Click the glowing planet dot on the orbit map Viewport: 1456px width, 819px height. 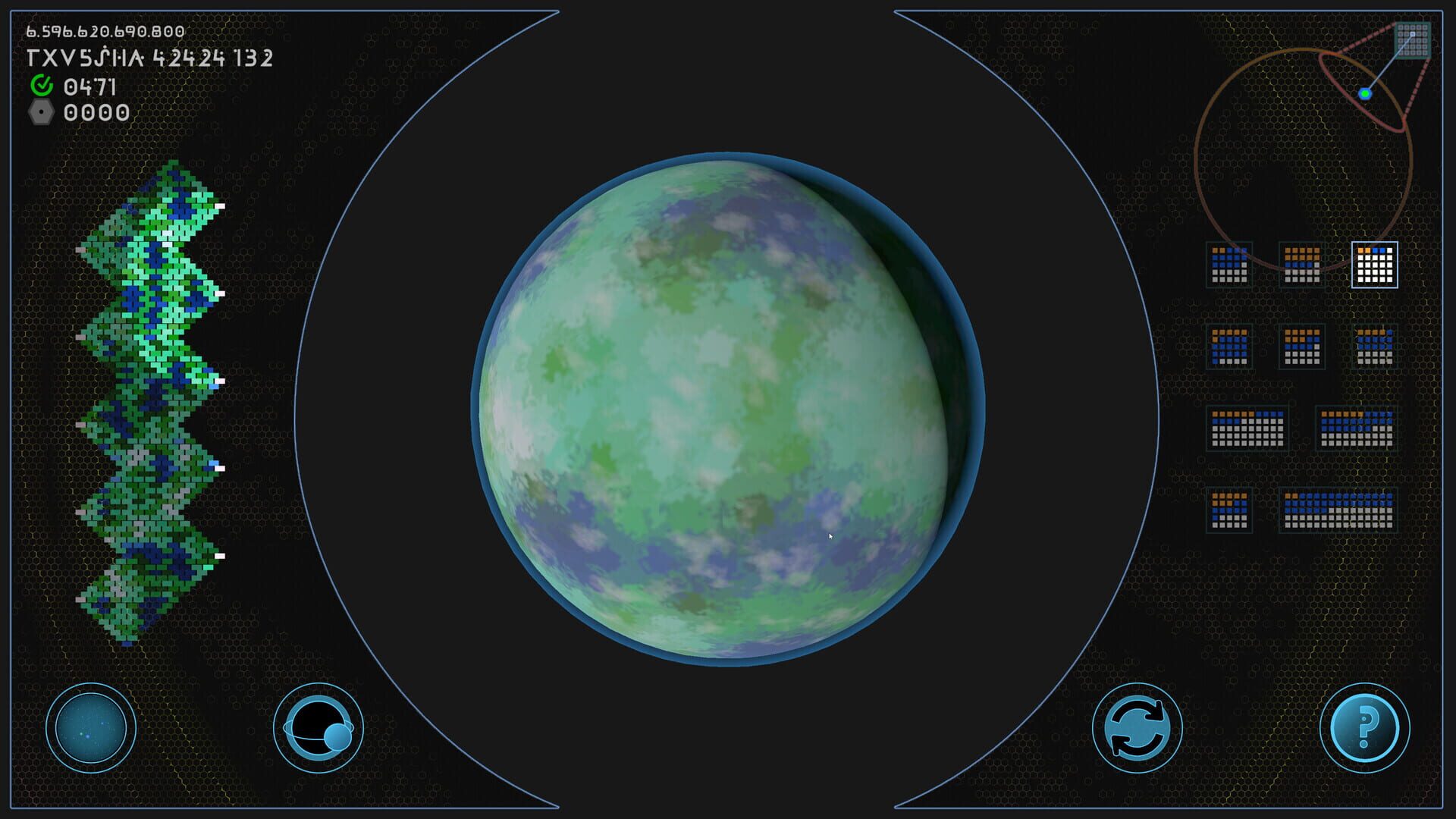[x=1367, y=94]
